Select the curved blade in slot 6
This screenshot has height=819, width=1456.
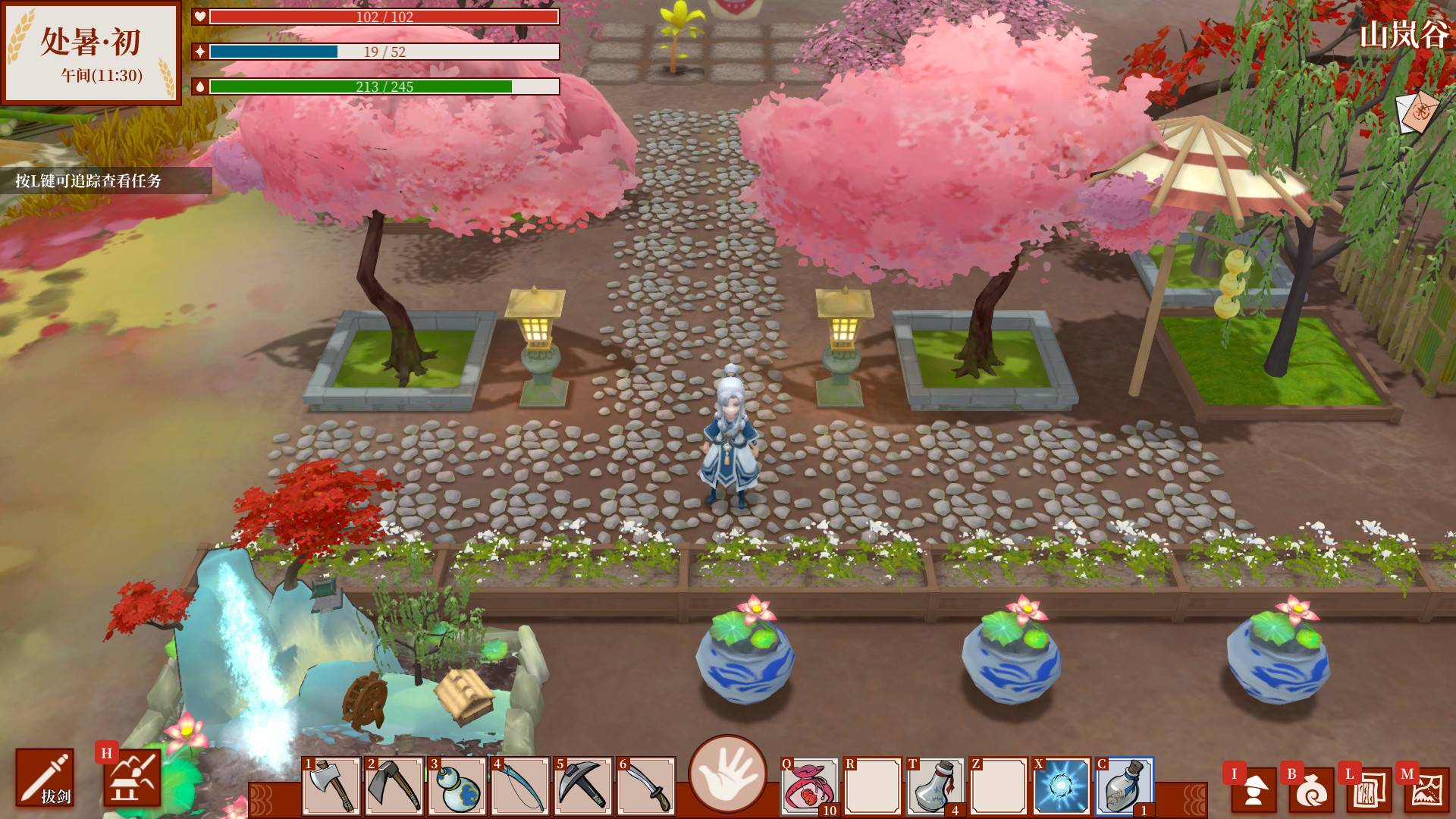pyautogui.click(x=646, y=786)
